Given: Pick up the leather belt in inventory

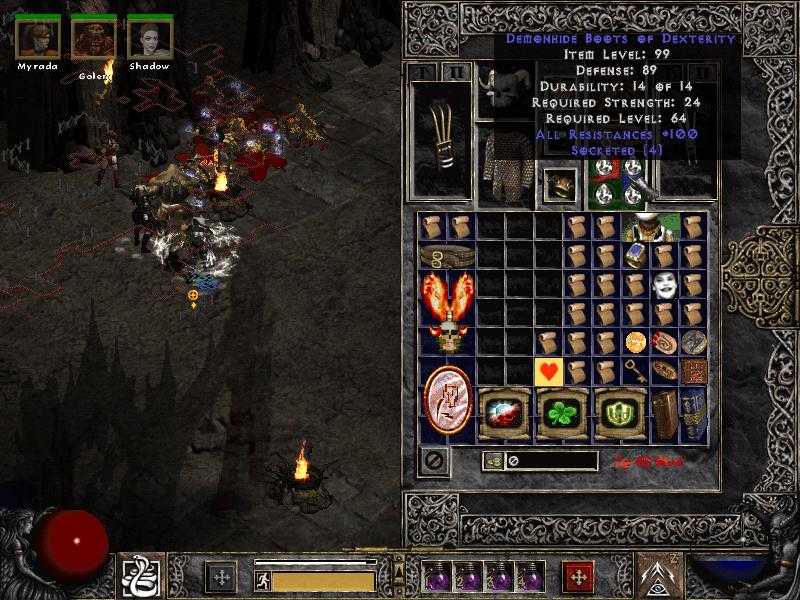Looking at the screenshot, I should click(x=447, y=256).
